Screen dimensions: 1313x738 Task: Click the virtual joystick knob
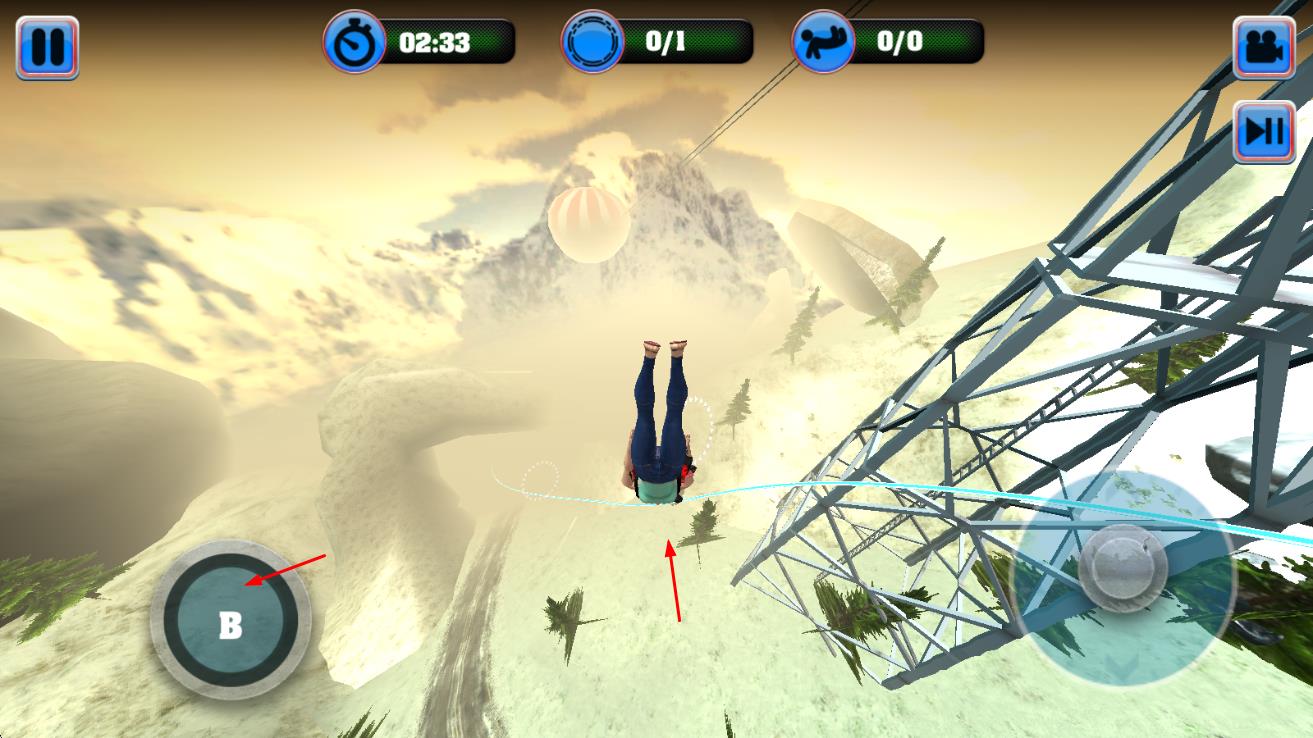(x=1123, y=568)
